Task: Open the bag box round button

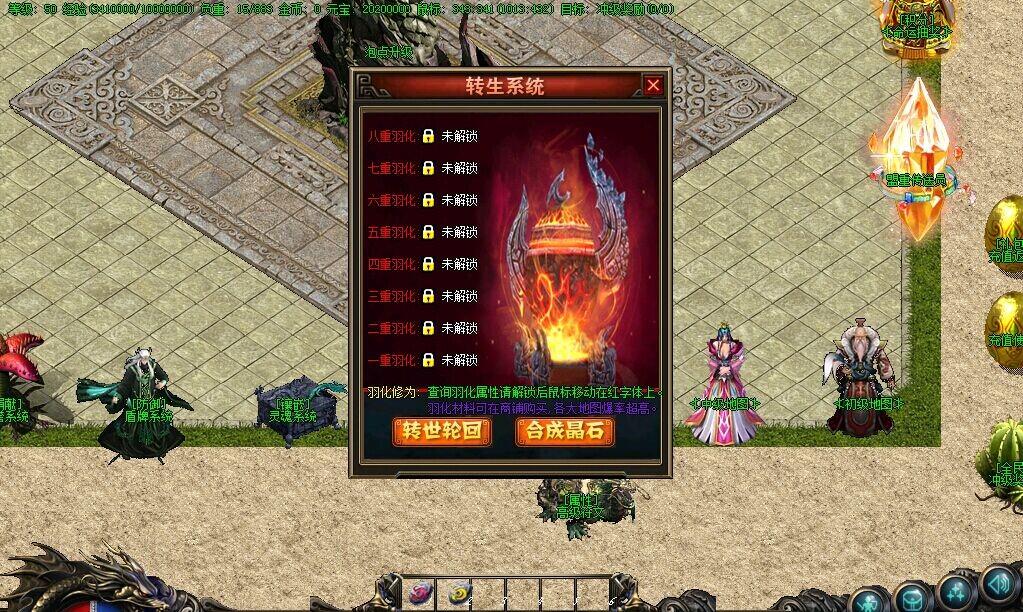Action: coord(912,599)
